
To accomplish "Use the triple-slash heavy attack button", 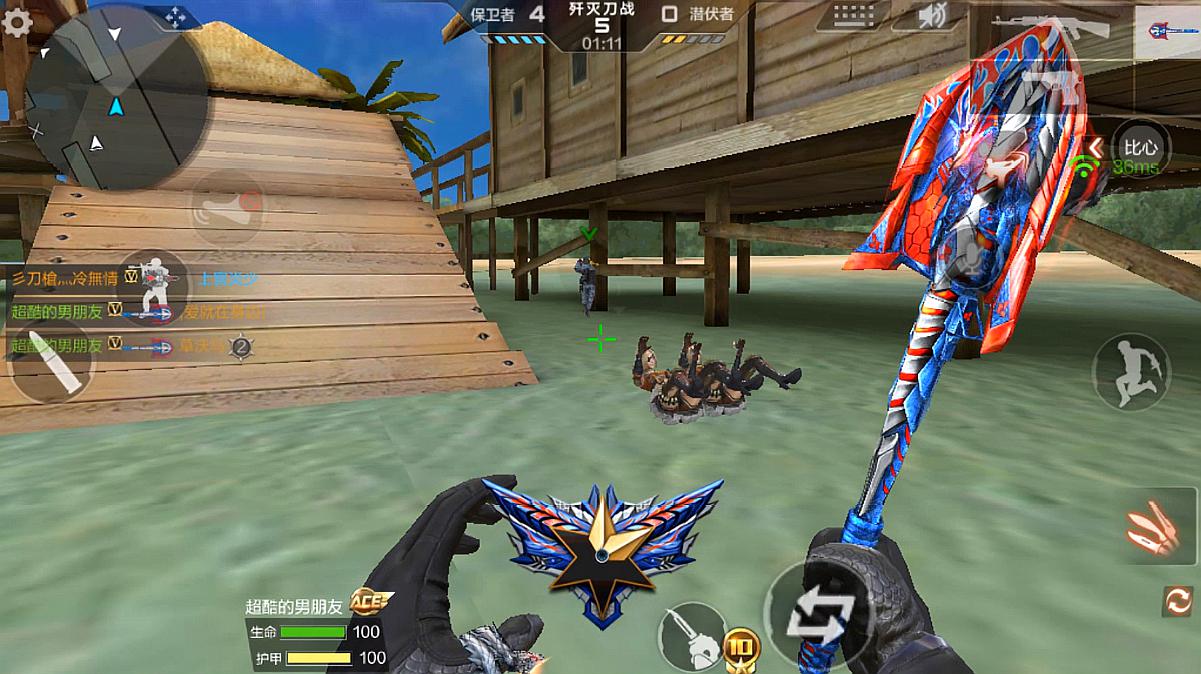I will coord(1153,525).
